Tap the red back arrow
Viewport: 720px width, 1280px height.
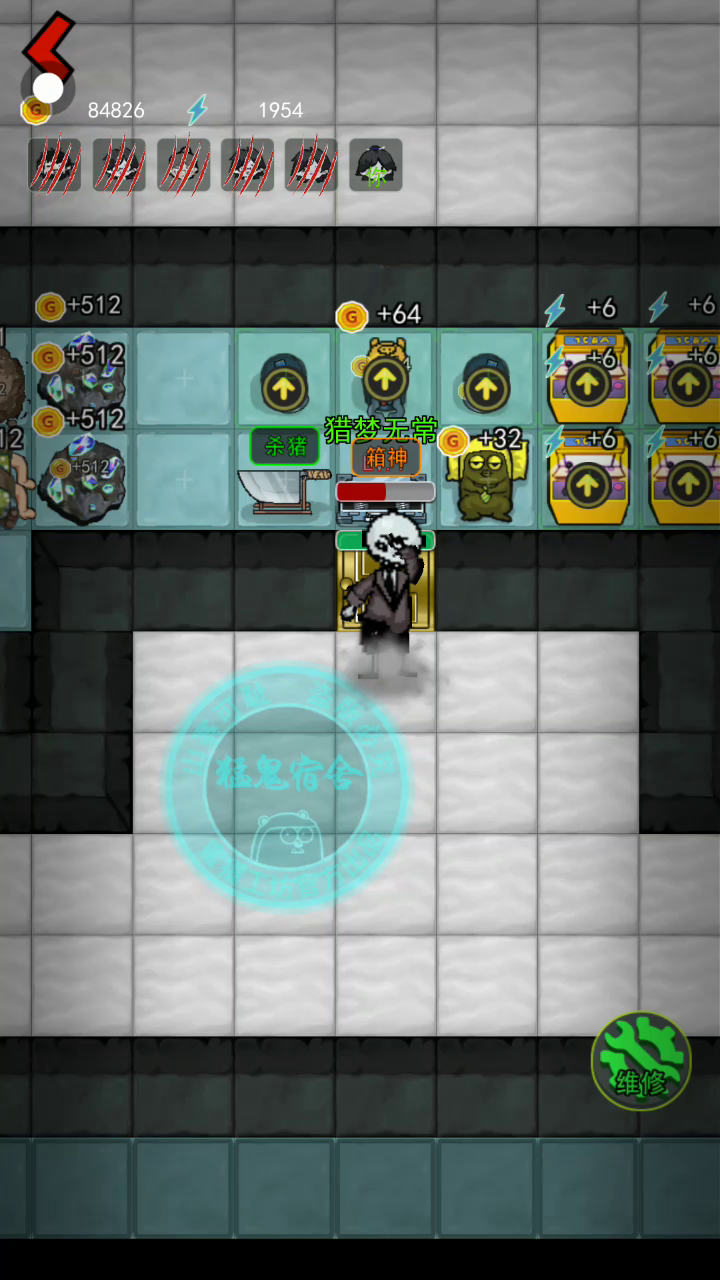click(48, 48)
